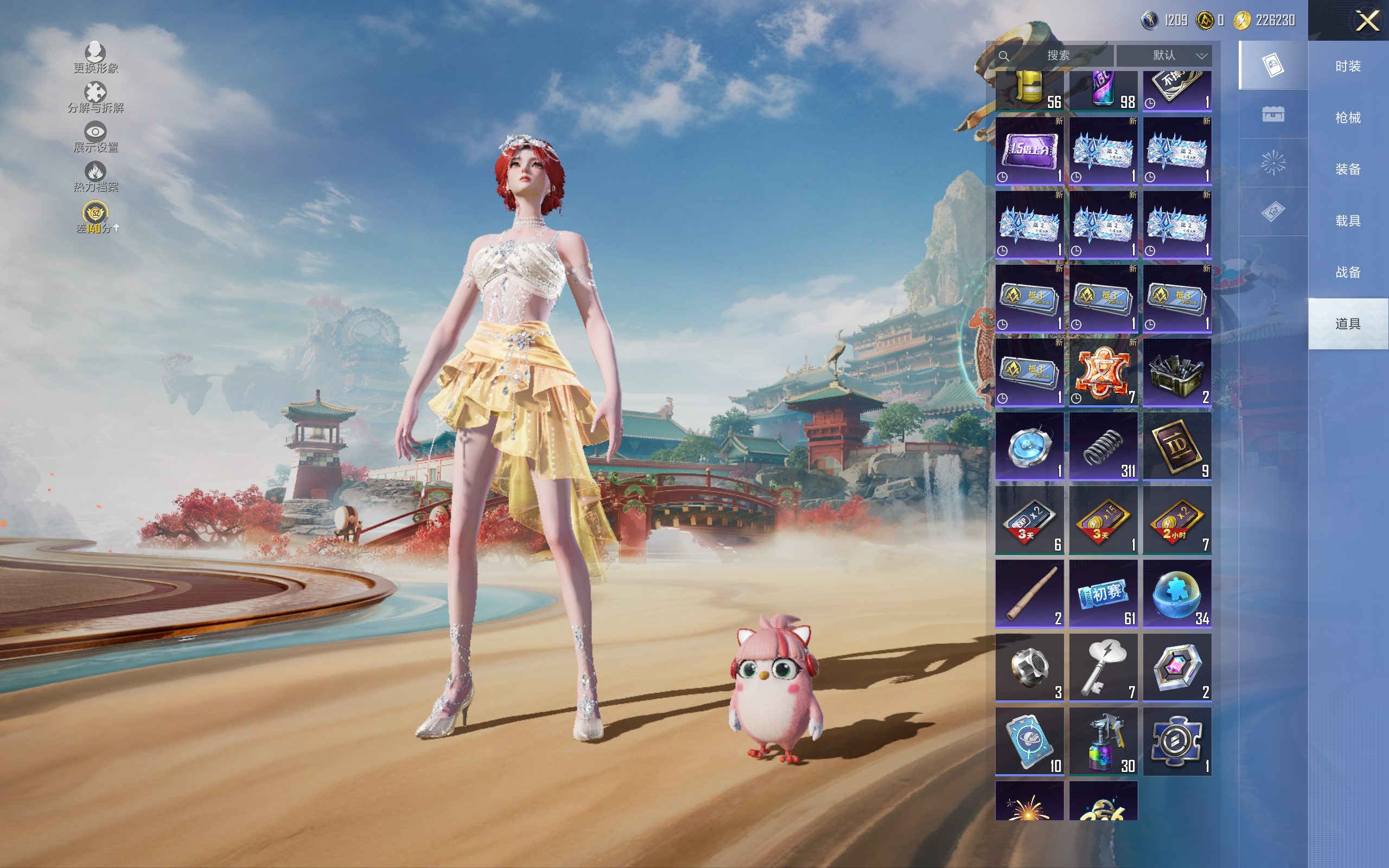Select the 1.5倍上分 card item
This screenshot has height=868, width=1389.
[x=1029, y=151]
